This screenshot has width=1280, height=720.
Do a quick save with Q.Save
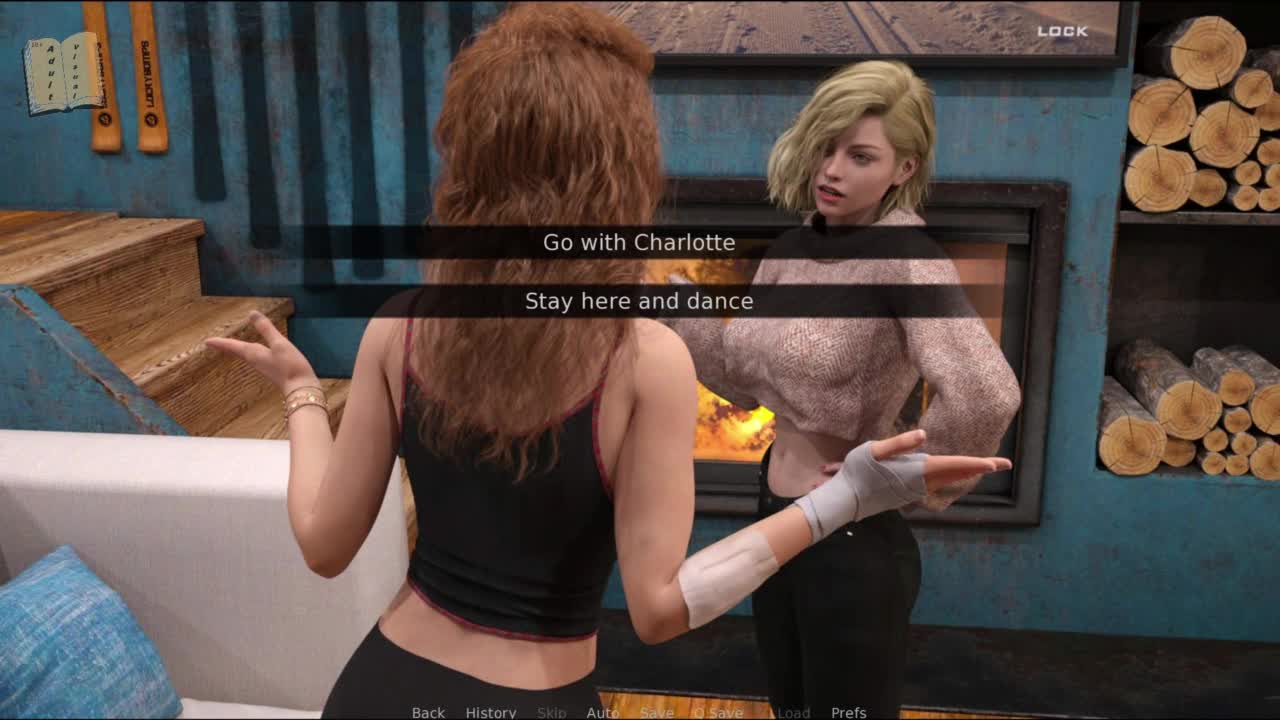[718, 712]
